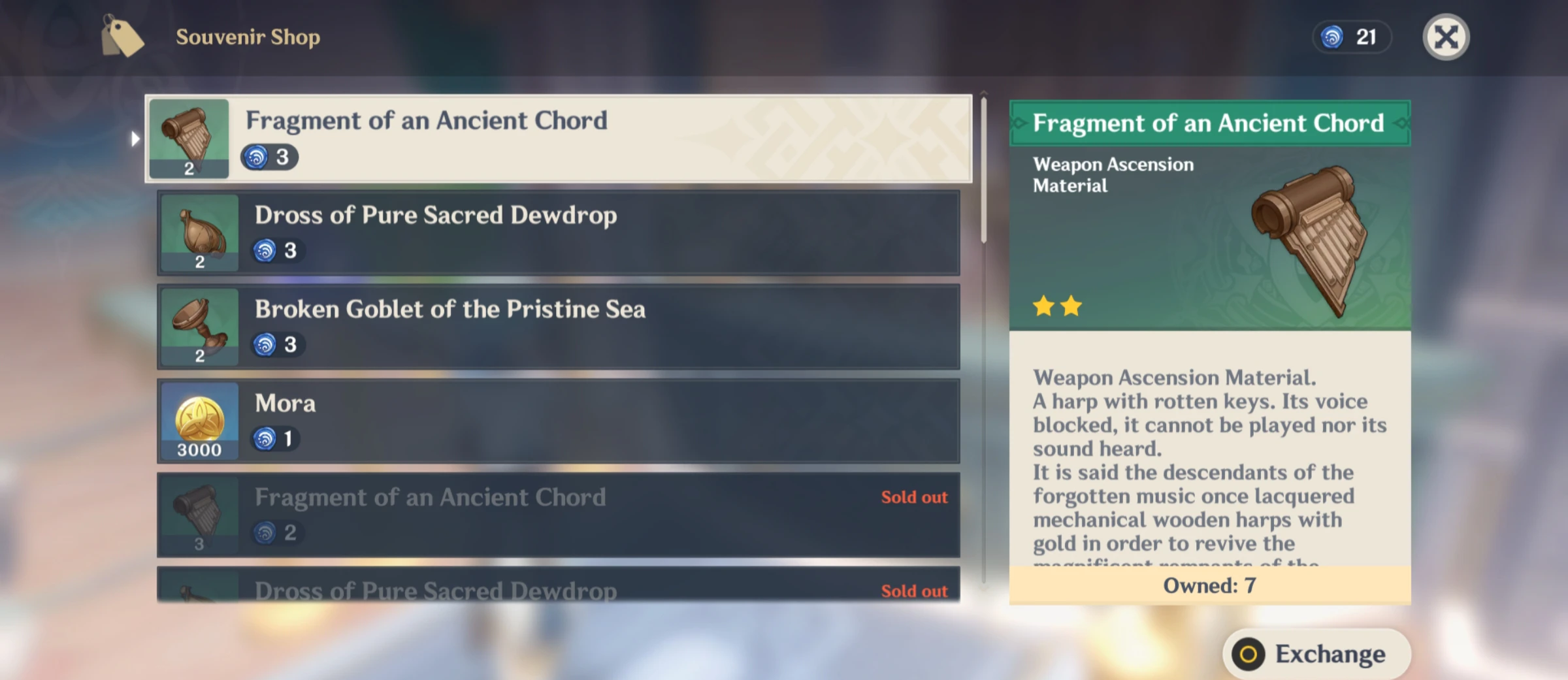The height and width of the screenshot is (680, 1568).
Task: Click the Fragment of an Ancient Chord detail header
Action: click(x=1209, y=122)
